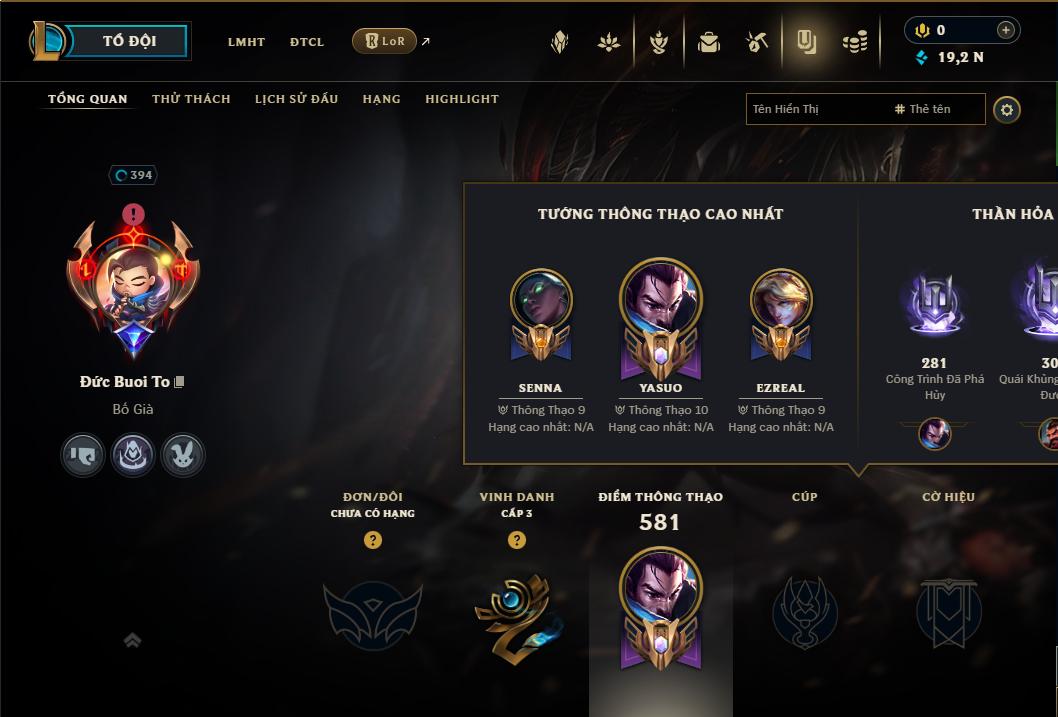Image resolution: width=1058 pixels, height=717 pixels.
Task: Open the Loot chest icon
Action: [709, 42]
